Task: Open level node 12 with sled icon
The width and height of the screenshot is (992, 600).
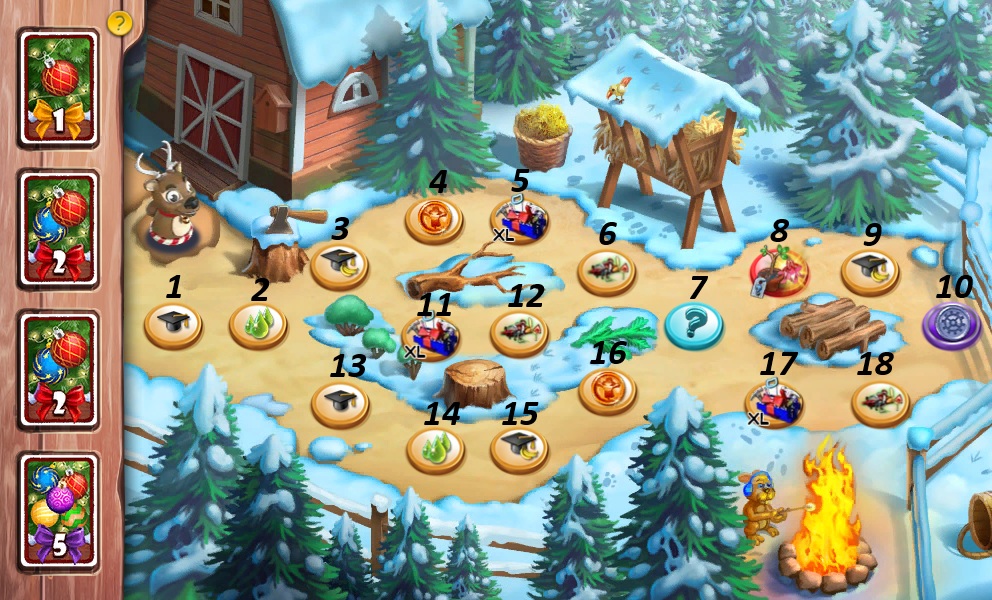Action: [x=519, y=333]
